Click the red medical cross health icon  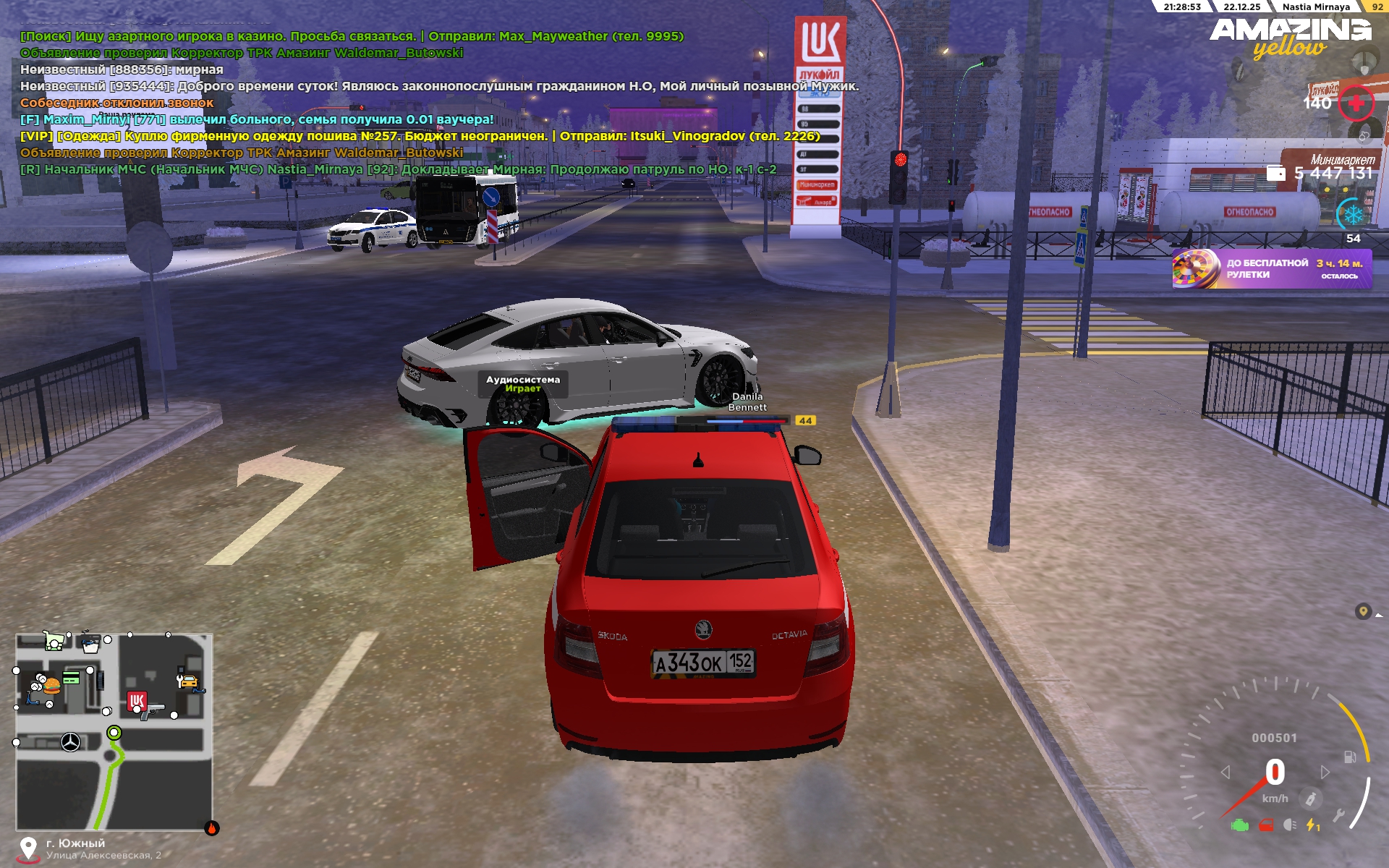coord(1356,103)
